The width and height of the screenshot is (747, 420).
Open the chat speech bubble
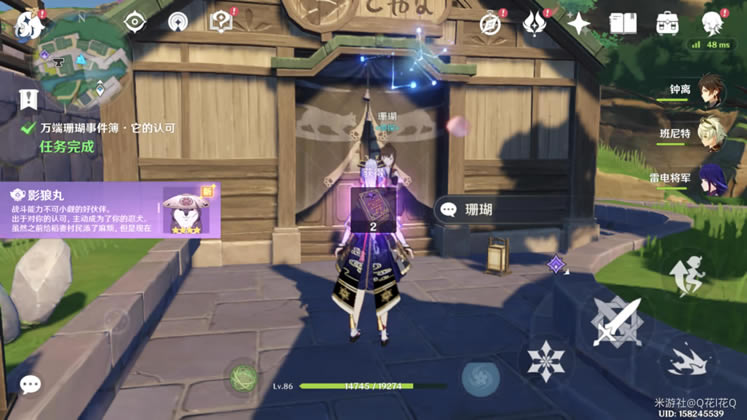(30, 385)
